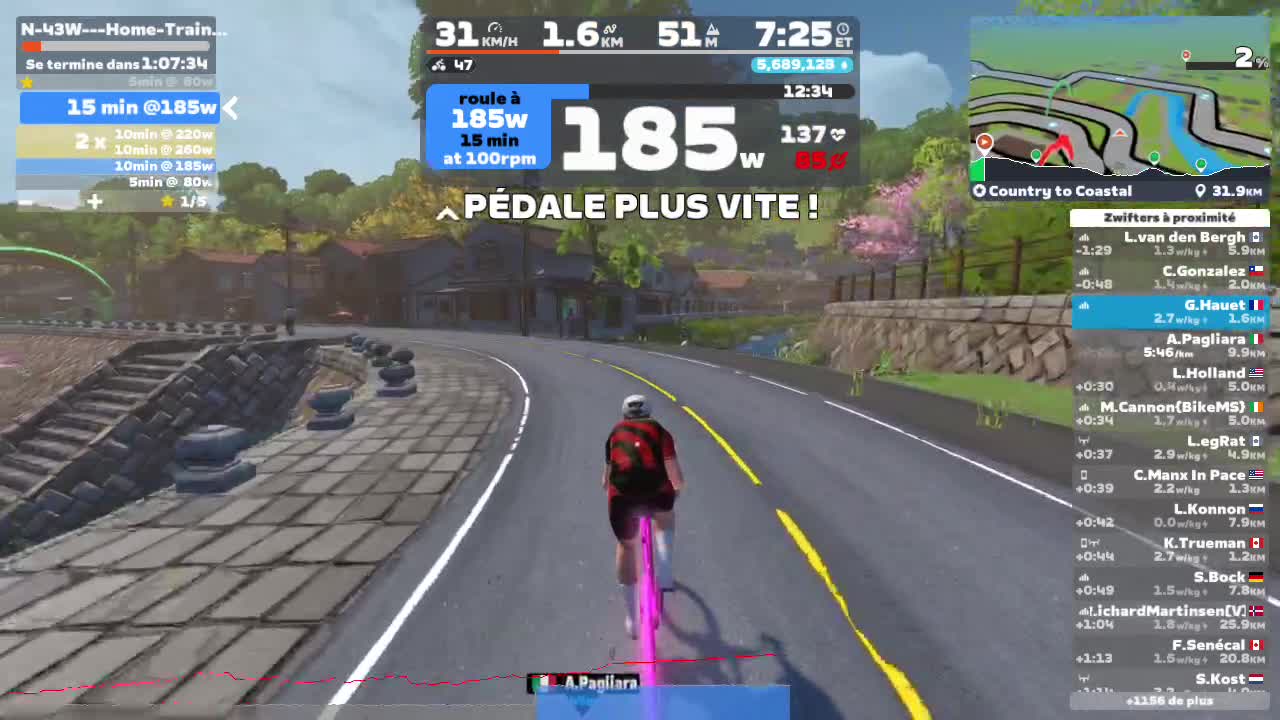Click the speedometer icon next to speed
Image resolution: width=1280 pixels, height=720 pixels.
click(496, 28)
